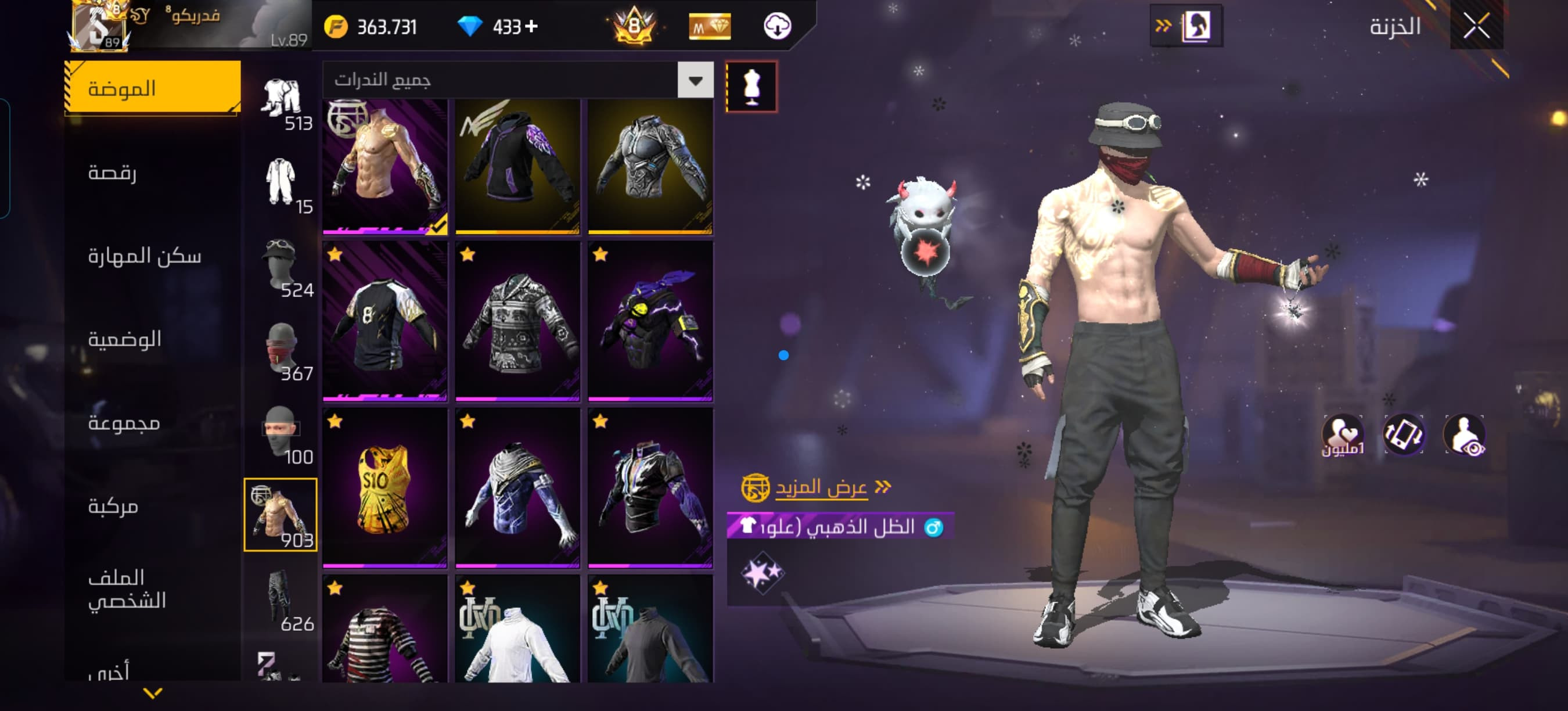
Task: Select the Vehicle tab (مركبة)
Action: click(113, 506)
